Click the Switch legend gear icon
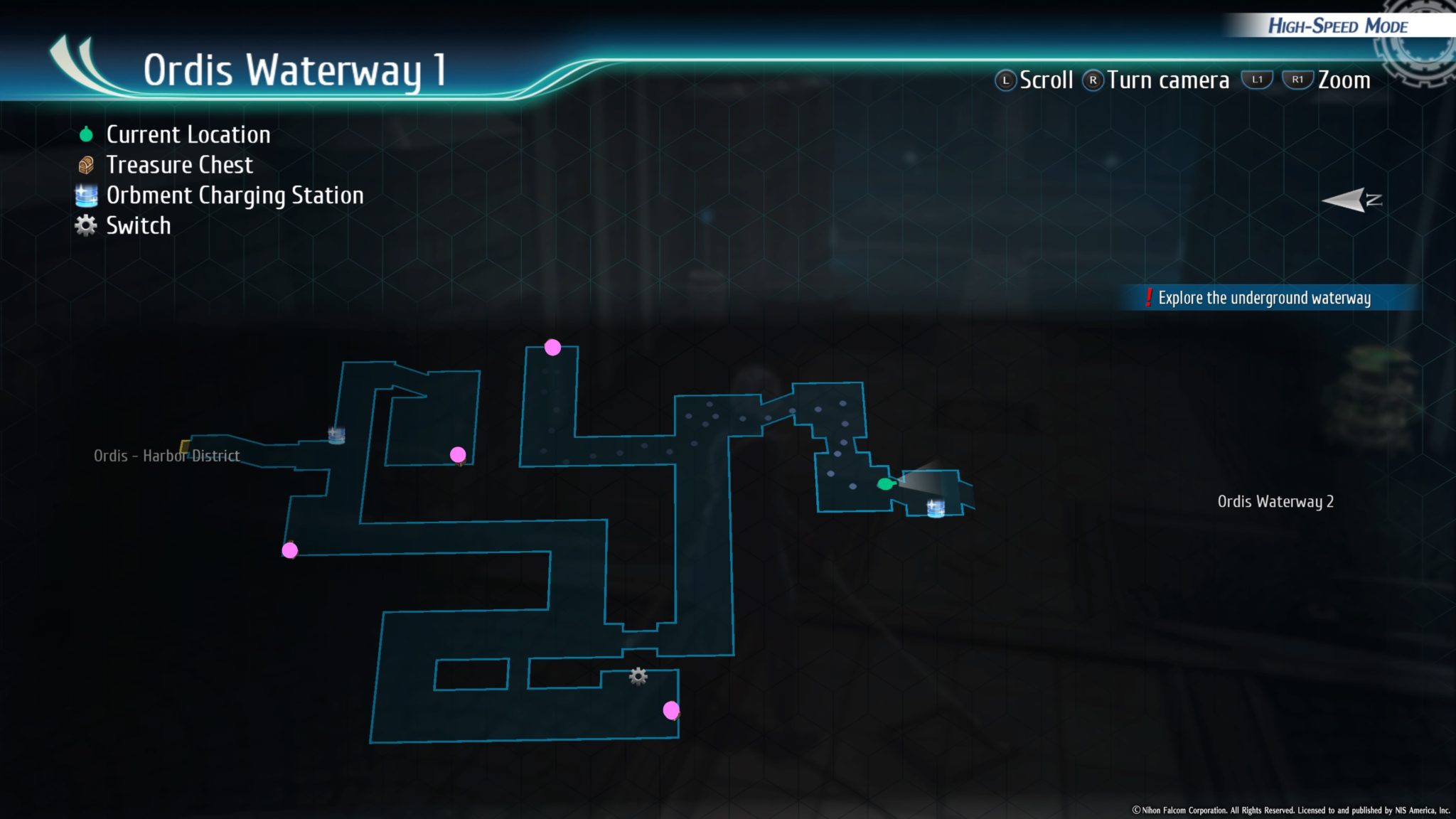Image resolution: width=1456 pixels, height=819 pixels. point(85,225)
